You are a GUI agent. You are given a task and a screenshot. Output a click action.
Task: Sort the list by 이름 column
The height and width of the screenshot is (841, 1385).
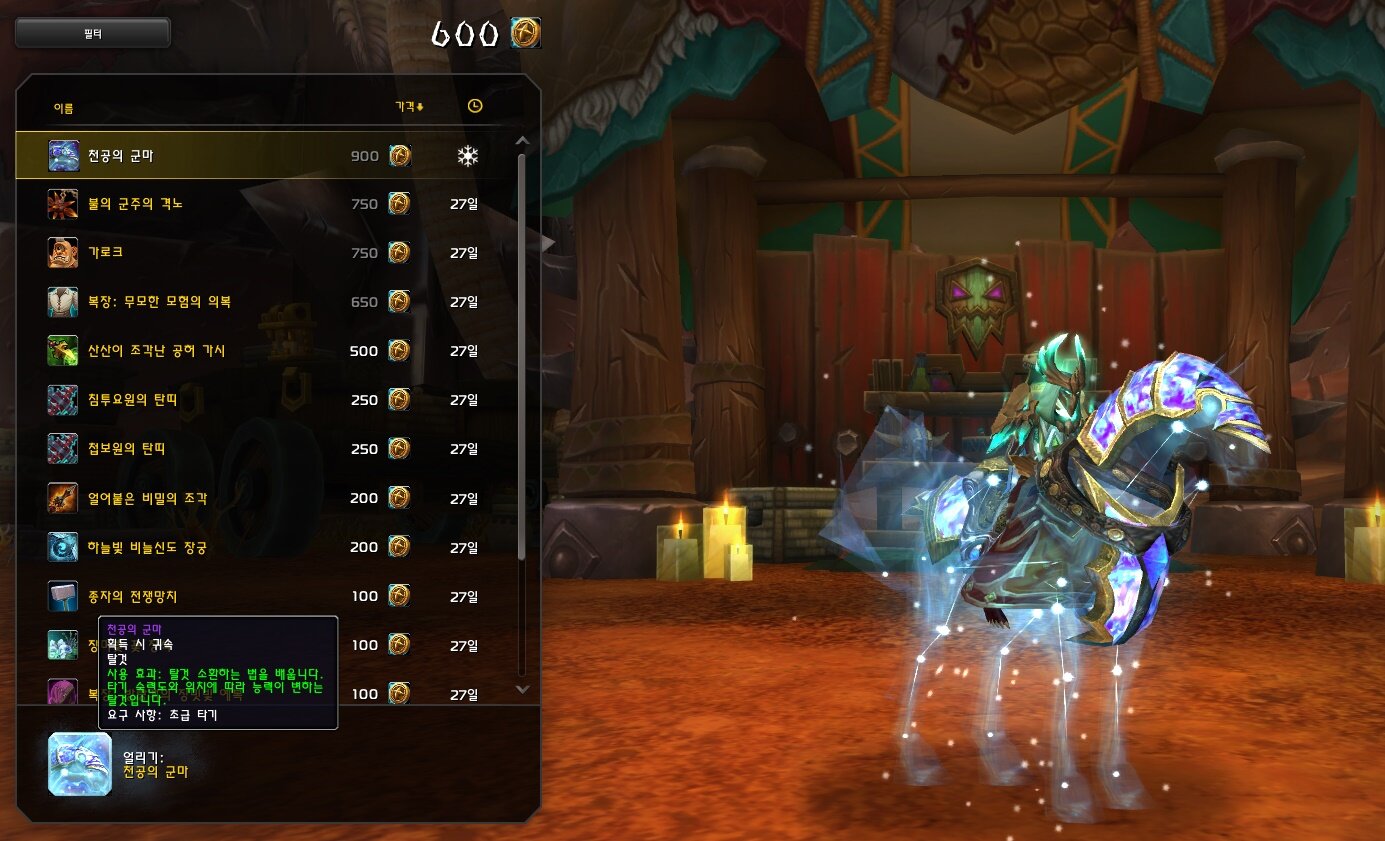tap(63, 108)
